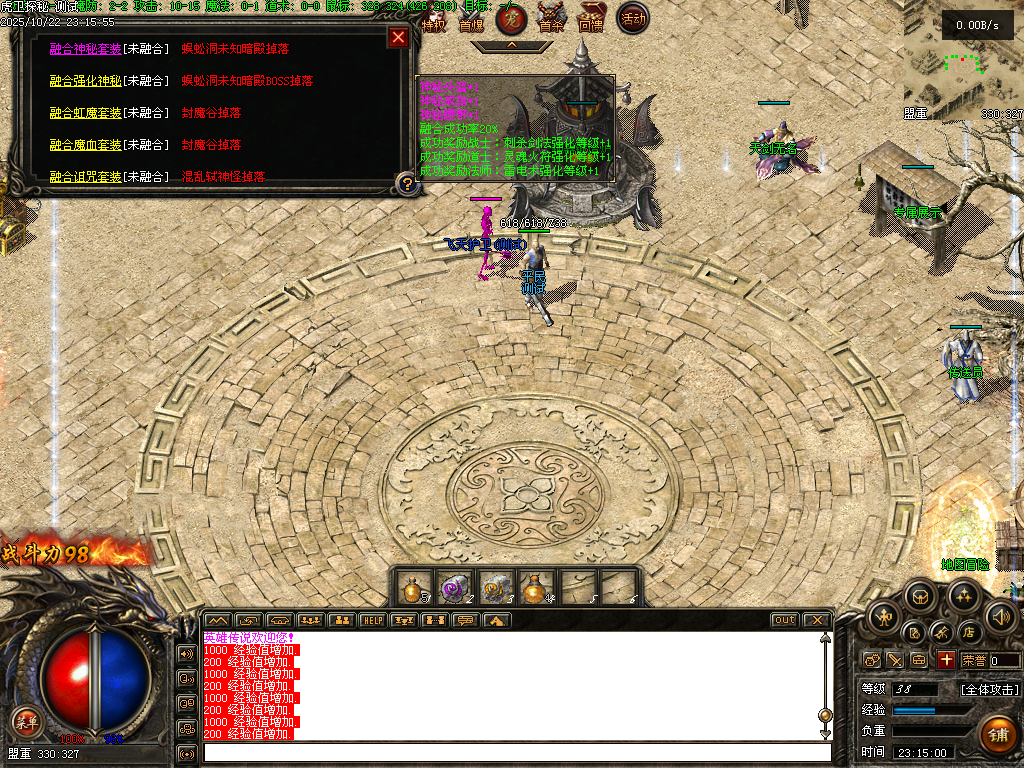This screenshot has height=768, width=1024.
Task: Select the 融合虹魔套装 entry
Action: 84,113
